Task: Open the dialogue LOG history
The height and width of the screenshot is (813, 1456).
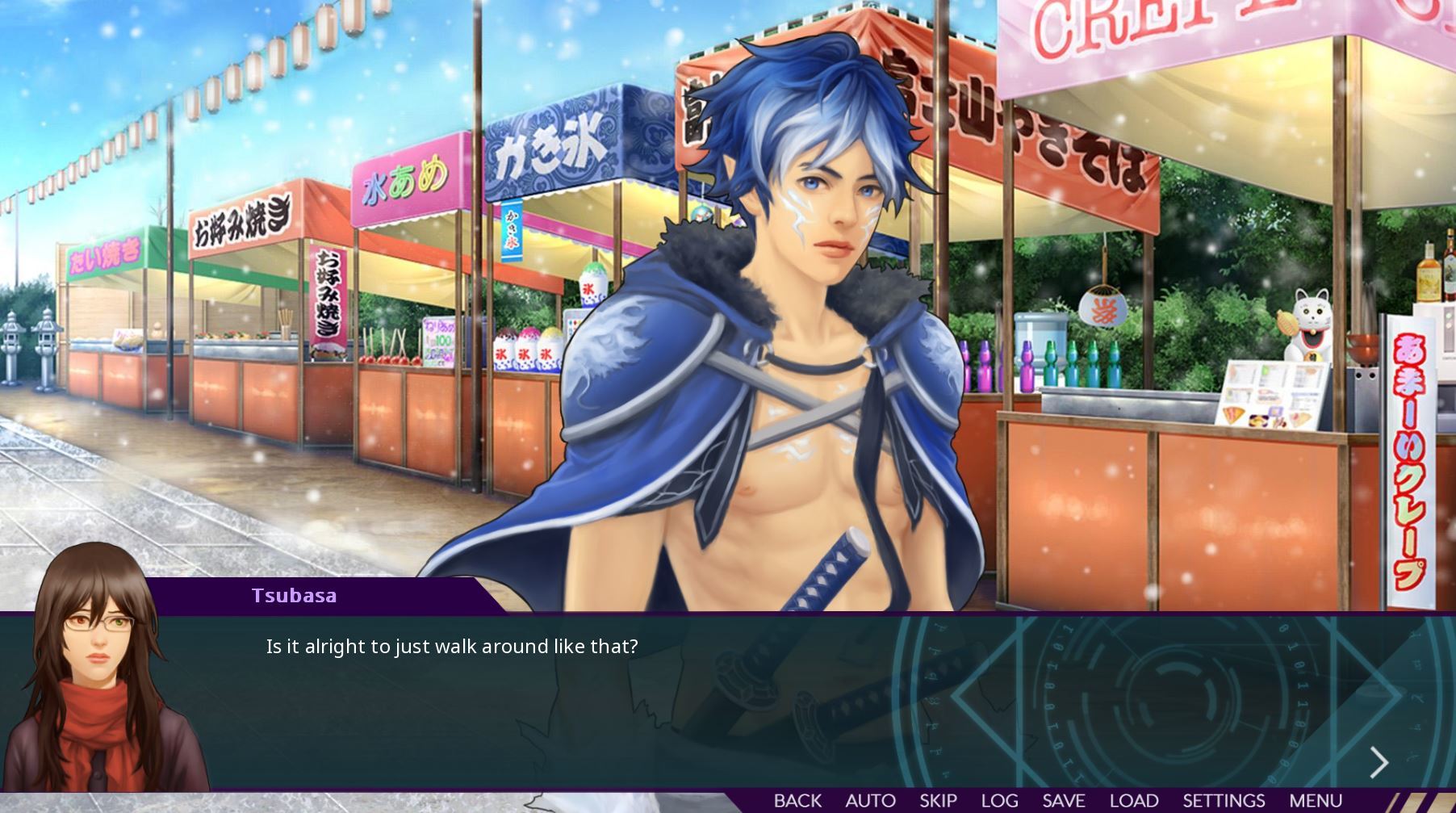Action: (x=998, y=800)
